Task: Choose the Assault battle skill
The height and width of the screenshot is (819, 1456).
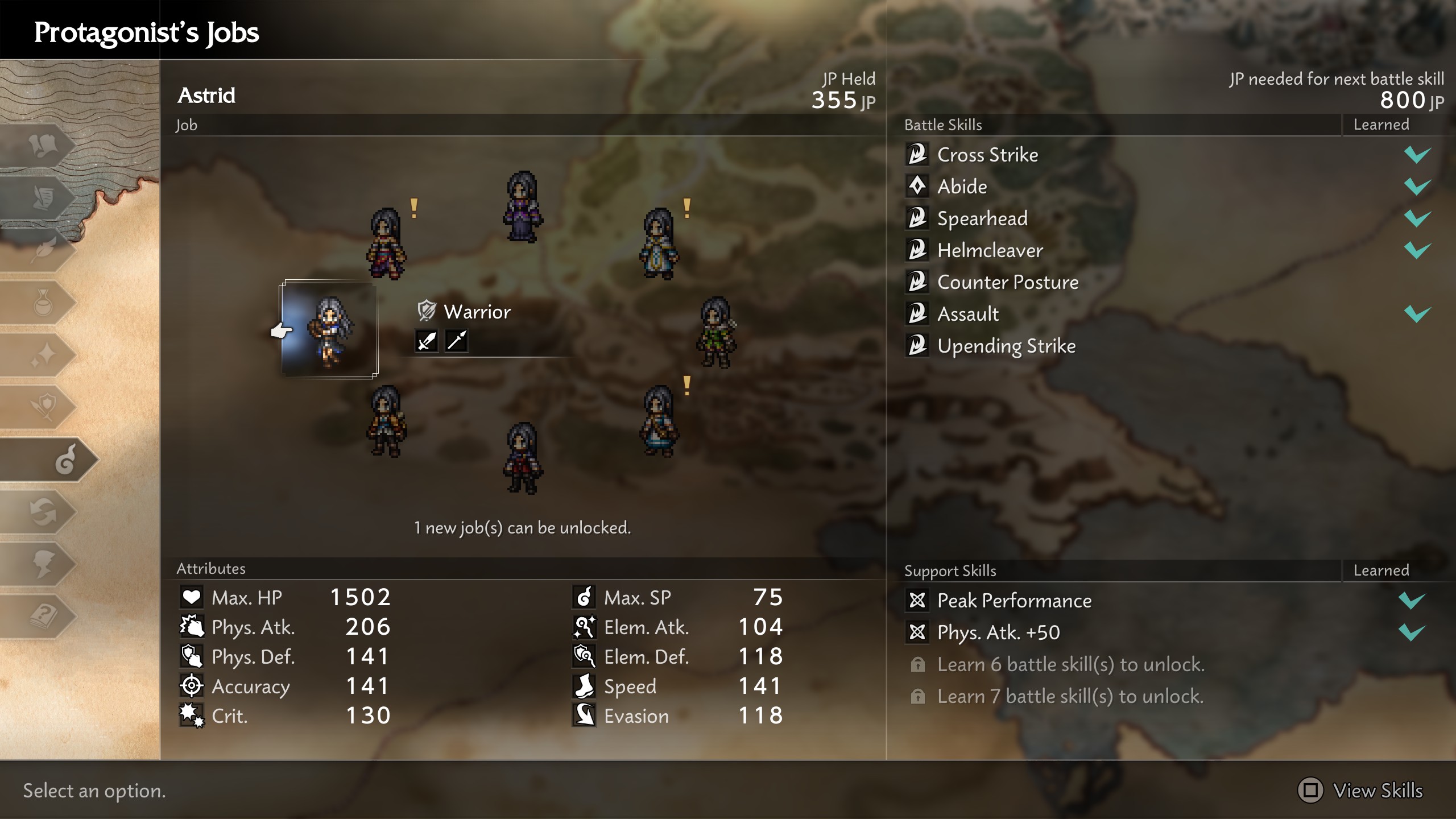Action: (x=967, y=314)
